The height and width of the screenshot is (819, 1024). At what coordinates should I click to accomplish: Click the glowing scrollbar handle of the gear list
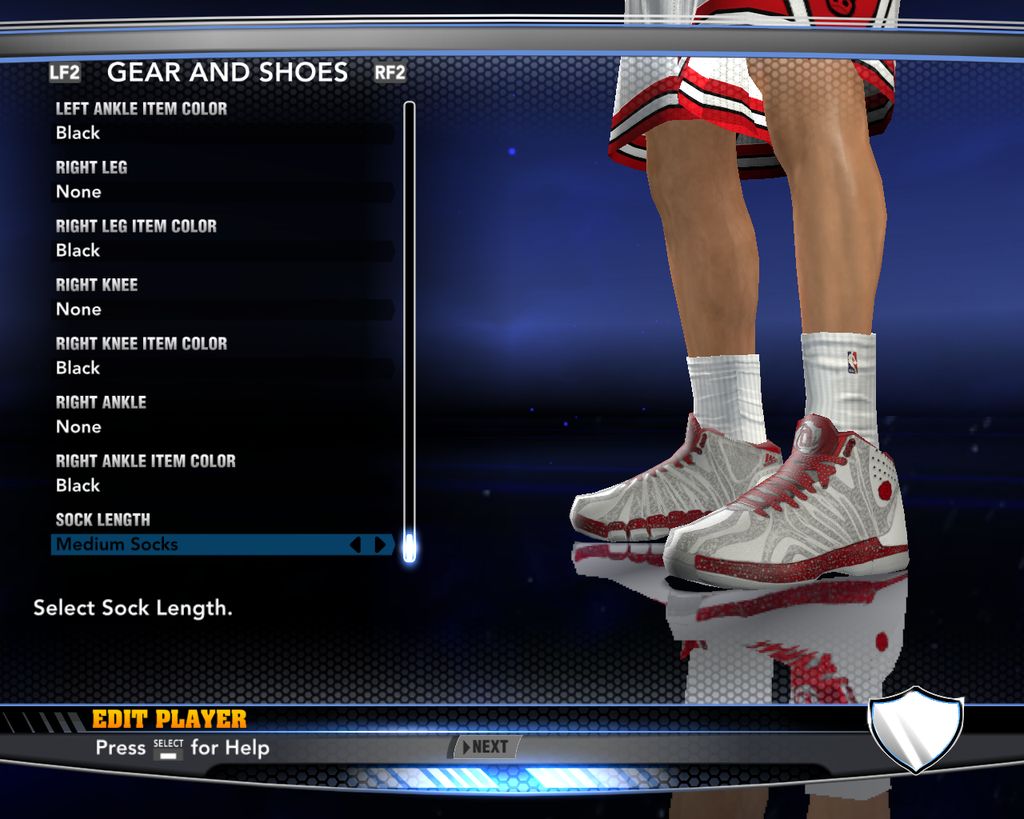408,548
